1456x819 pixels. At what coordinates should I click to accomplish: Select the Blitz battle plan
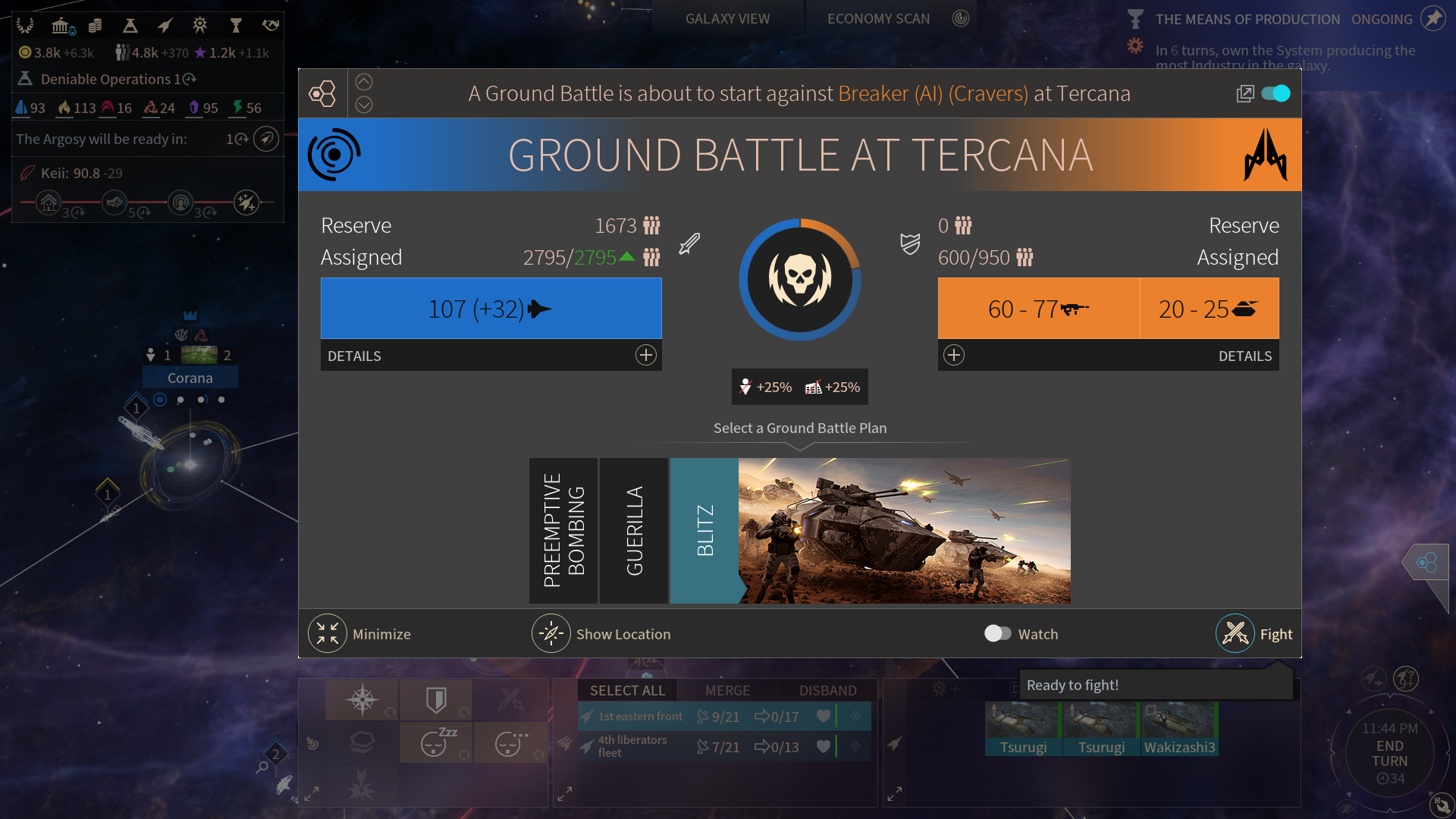(x=704, y=530)
